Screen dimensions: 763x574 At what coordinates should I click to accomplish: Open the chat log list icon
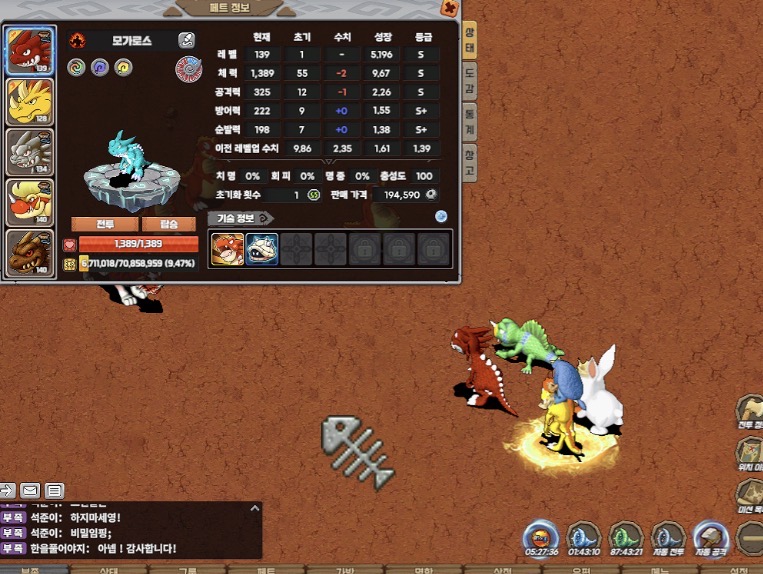pyautogui.click(x=54, y=490)
